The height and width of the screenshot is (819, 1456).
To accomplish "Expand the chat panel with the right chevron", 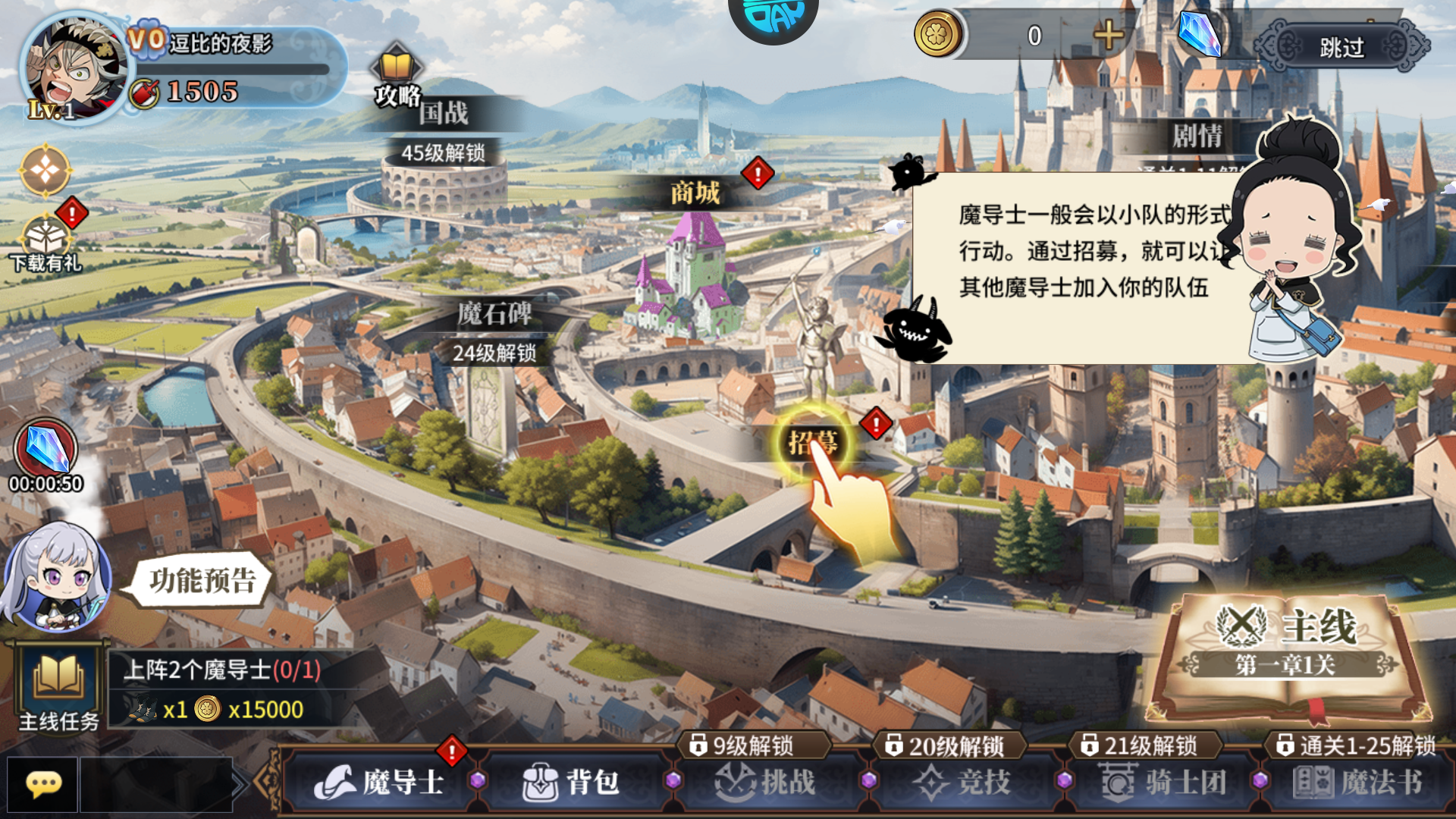I will point(241,783).
